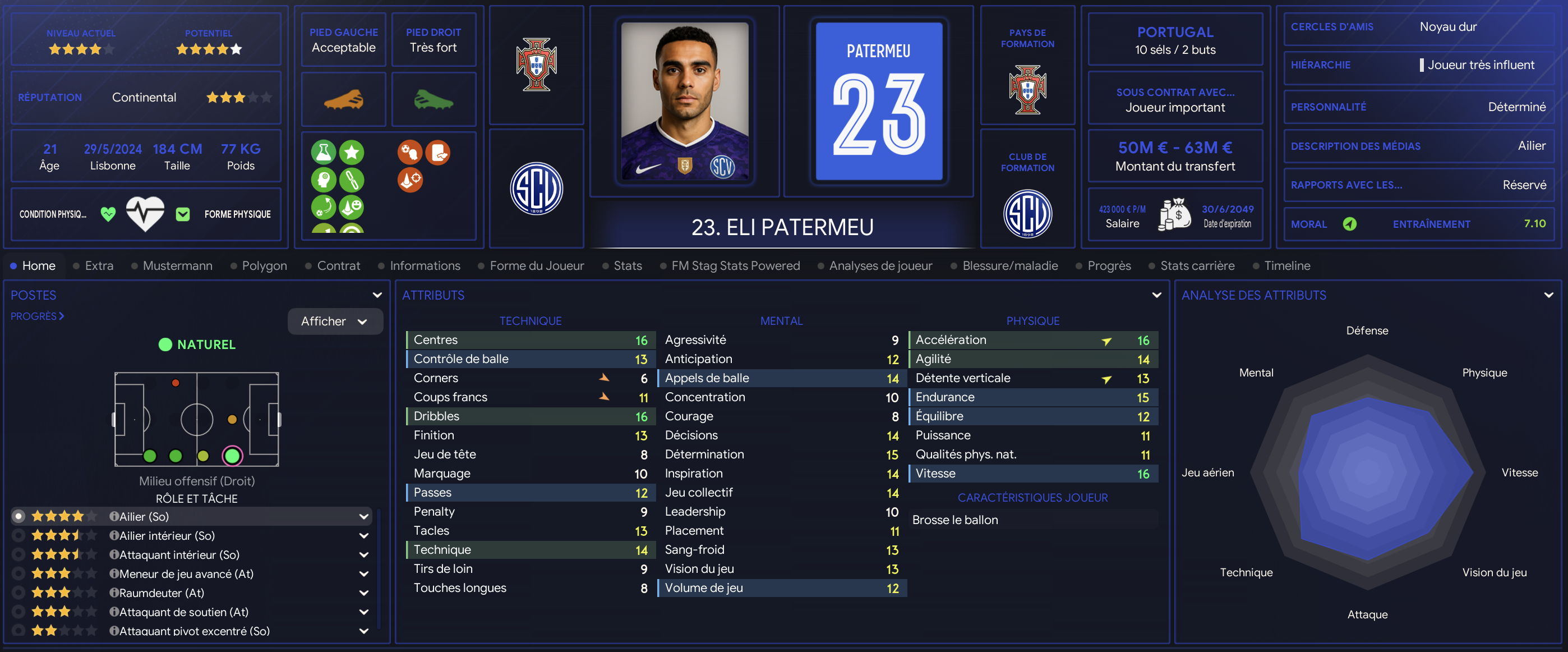Switch to Forme du Joueur tab

pyautogui.click(x=536, y=266)
